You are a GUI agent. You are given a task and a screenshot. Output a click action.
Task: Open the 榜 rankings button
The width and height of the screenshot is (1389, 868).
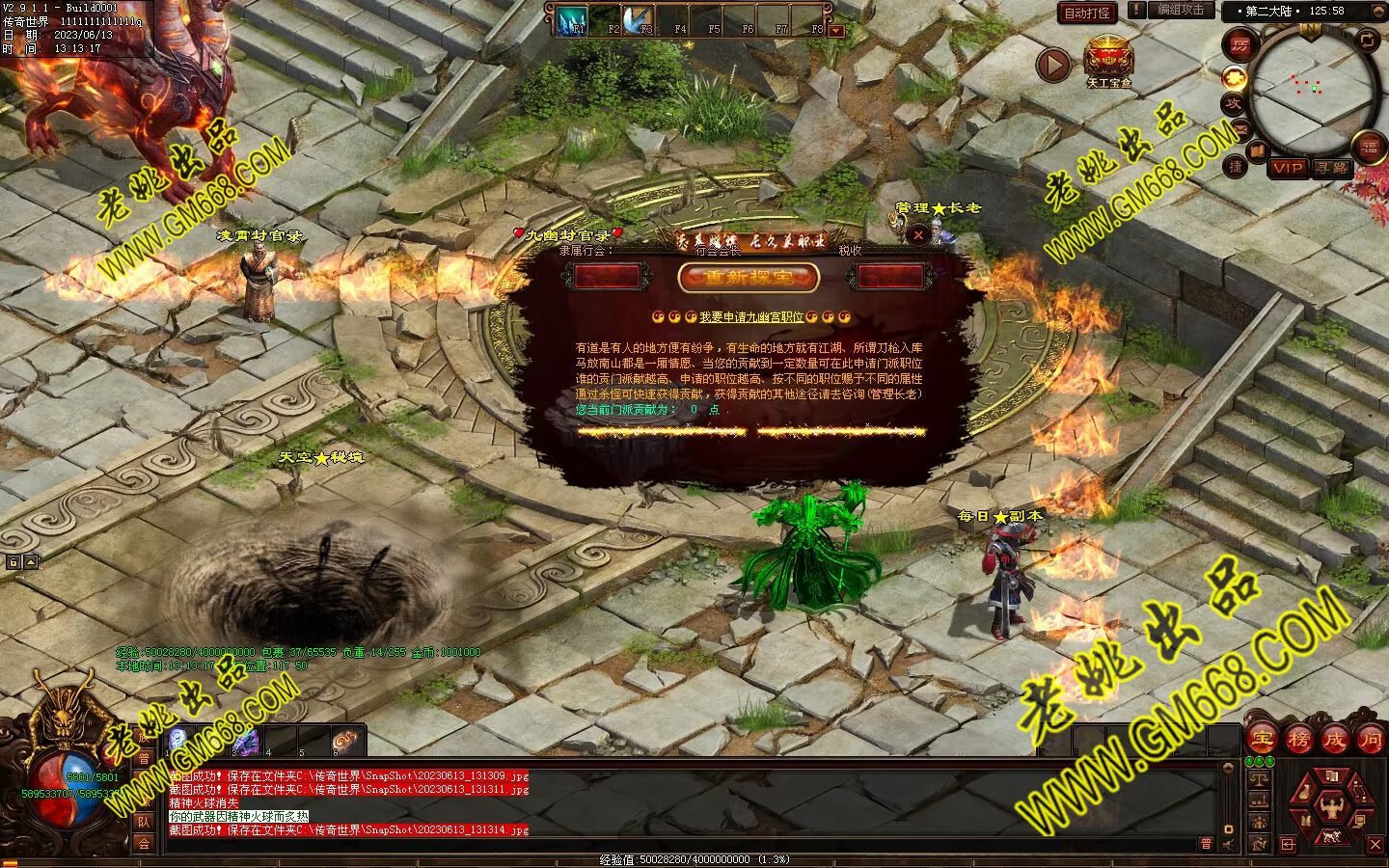pyautogui.click(x=1297, y=740)
